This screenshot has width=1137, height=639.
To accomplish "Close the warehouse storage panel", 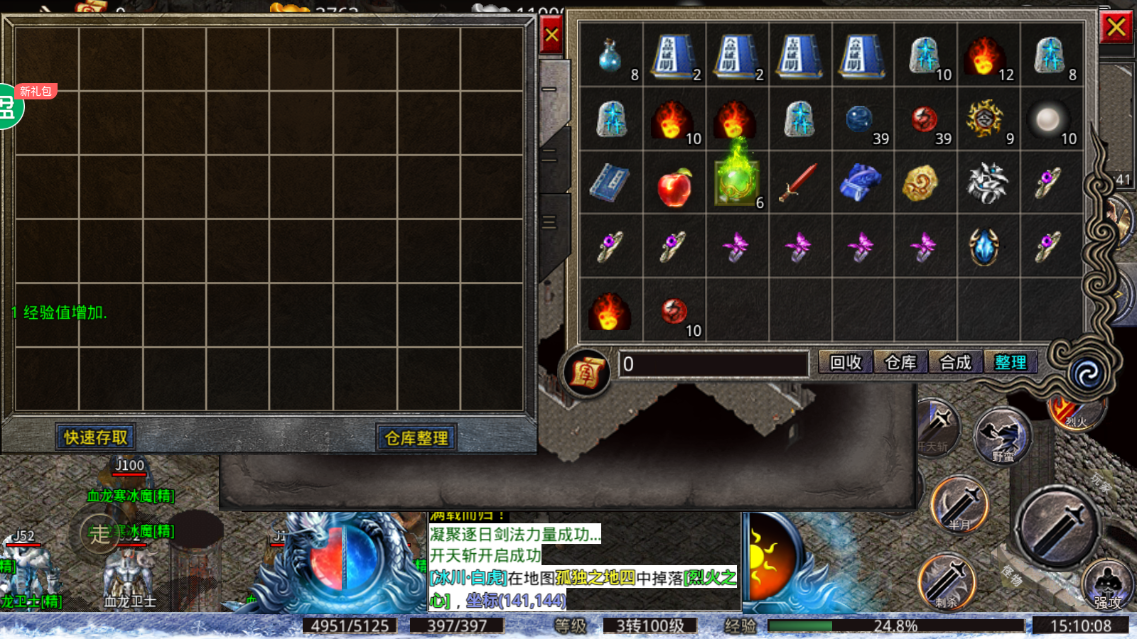I will pyautogui.click(x=550, y=37).
